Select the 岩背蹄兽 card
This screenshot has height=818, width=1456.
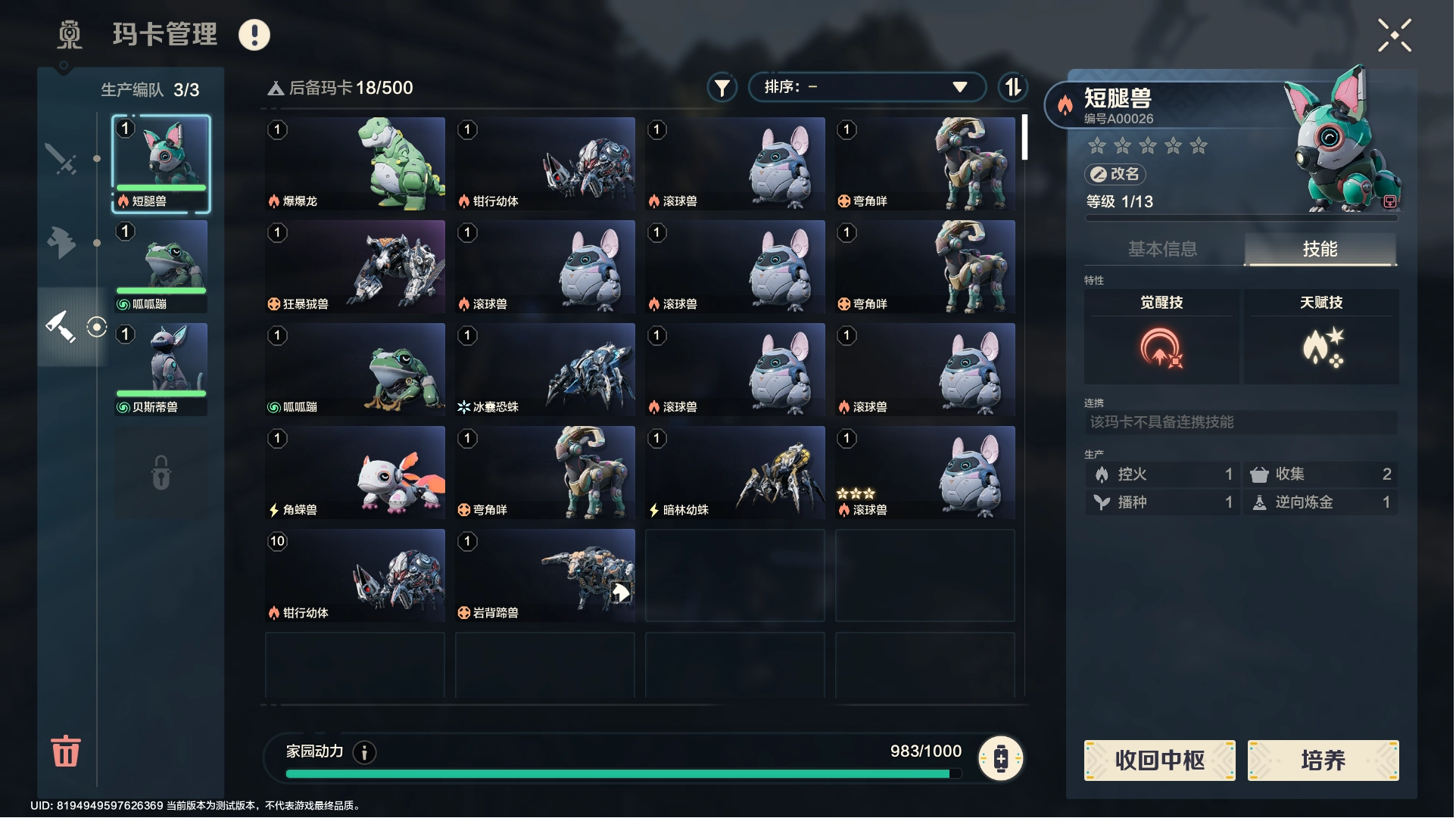[545, 575]
